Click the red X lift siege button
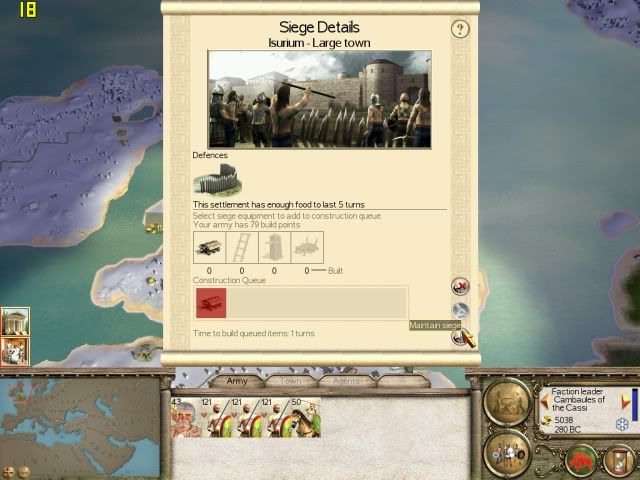The width and height of the screenshot is (640, 480). pos(460,287)
